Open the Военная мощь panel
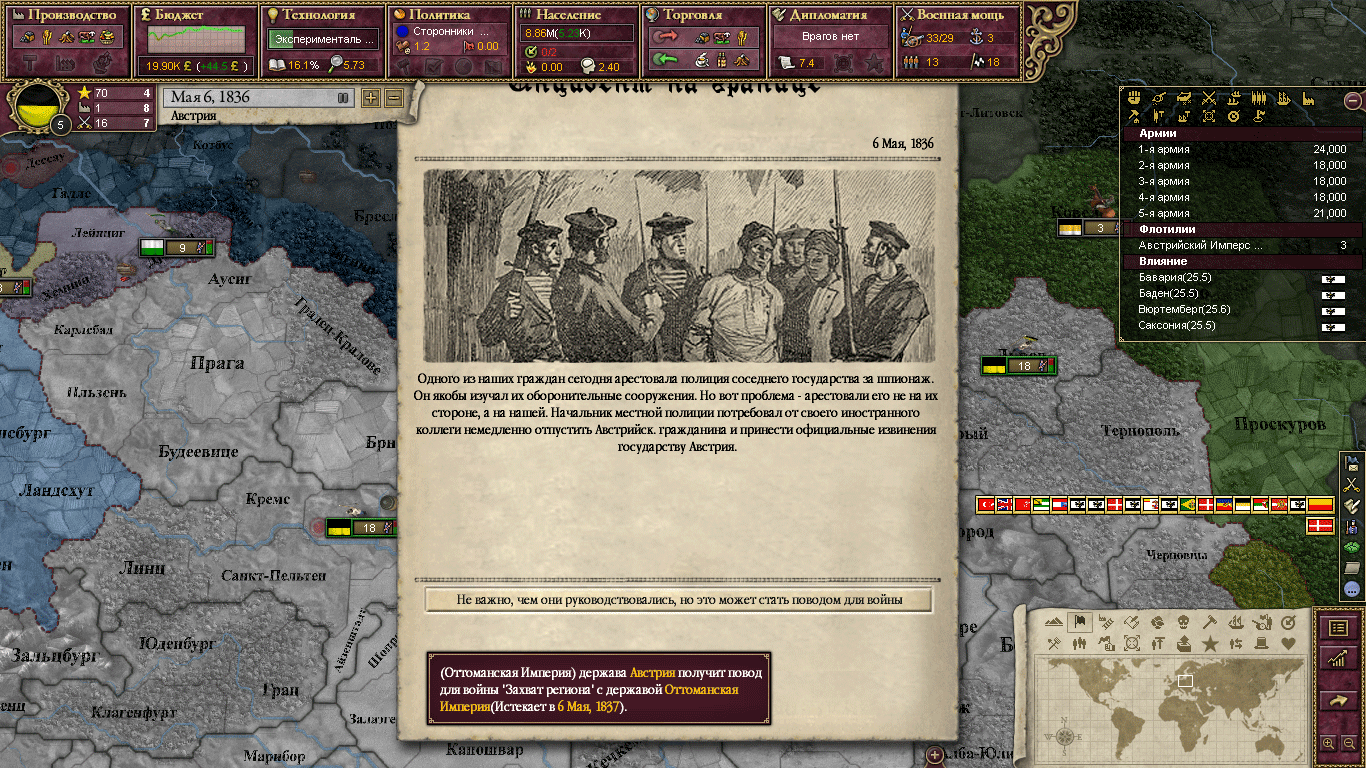Image resolution: width=1366 pixels, height=768 pixels. click(958, 16)
